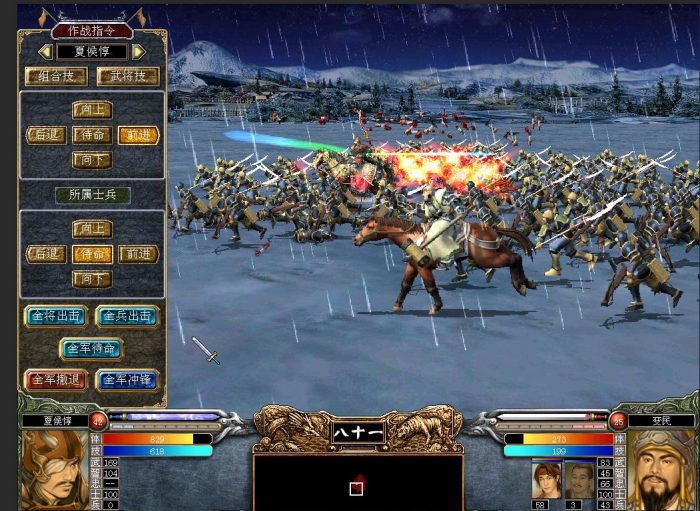Order soldiers 后退 under 所属士兵
The width and height of the screenshot is (700, 511).
[x=46, y=254]
